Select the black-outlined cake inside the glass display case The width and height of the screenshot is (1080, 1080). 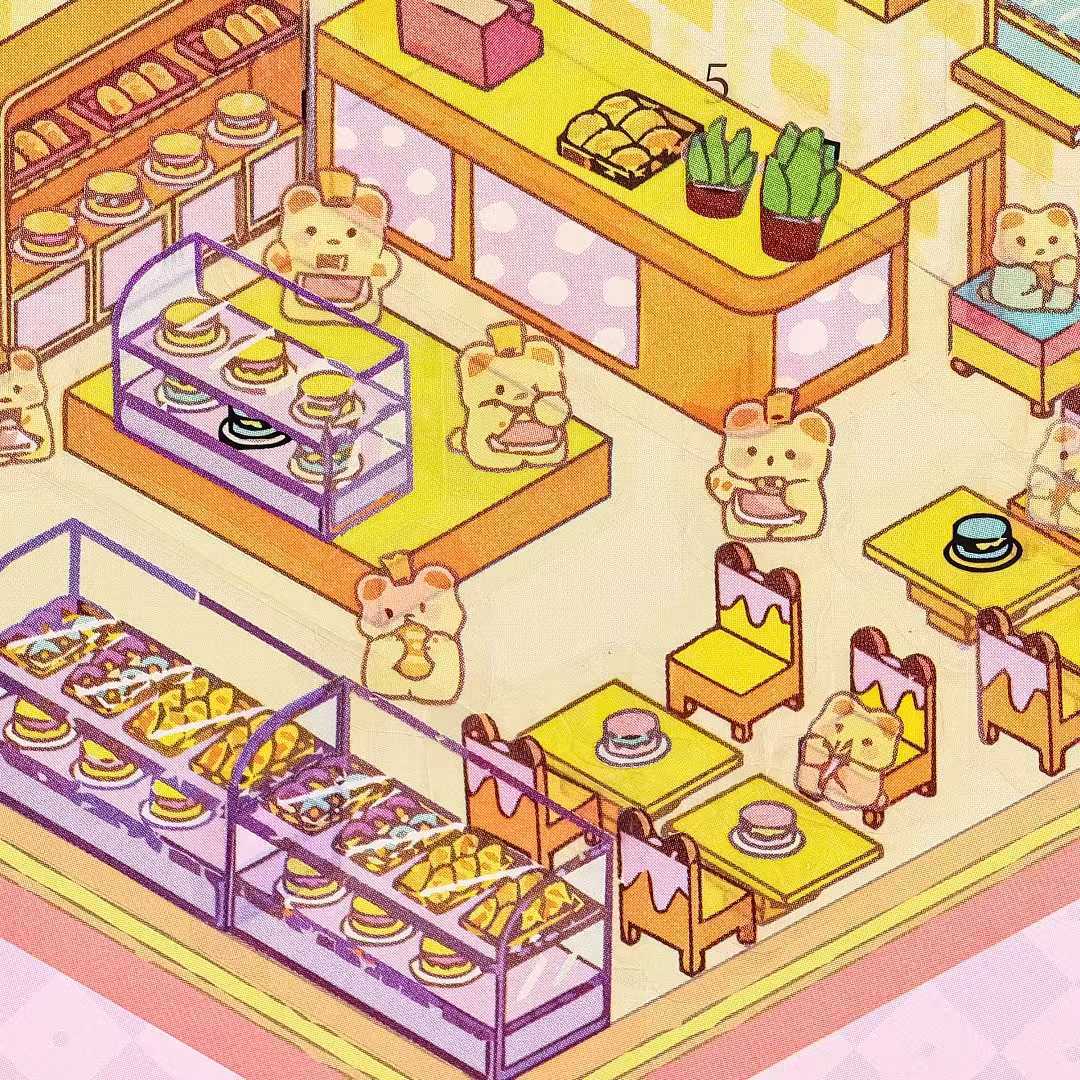point(250,431)
